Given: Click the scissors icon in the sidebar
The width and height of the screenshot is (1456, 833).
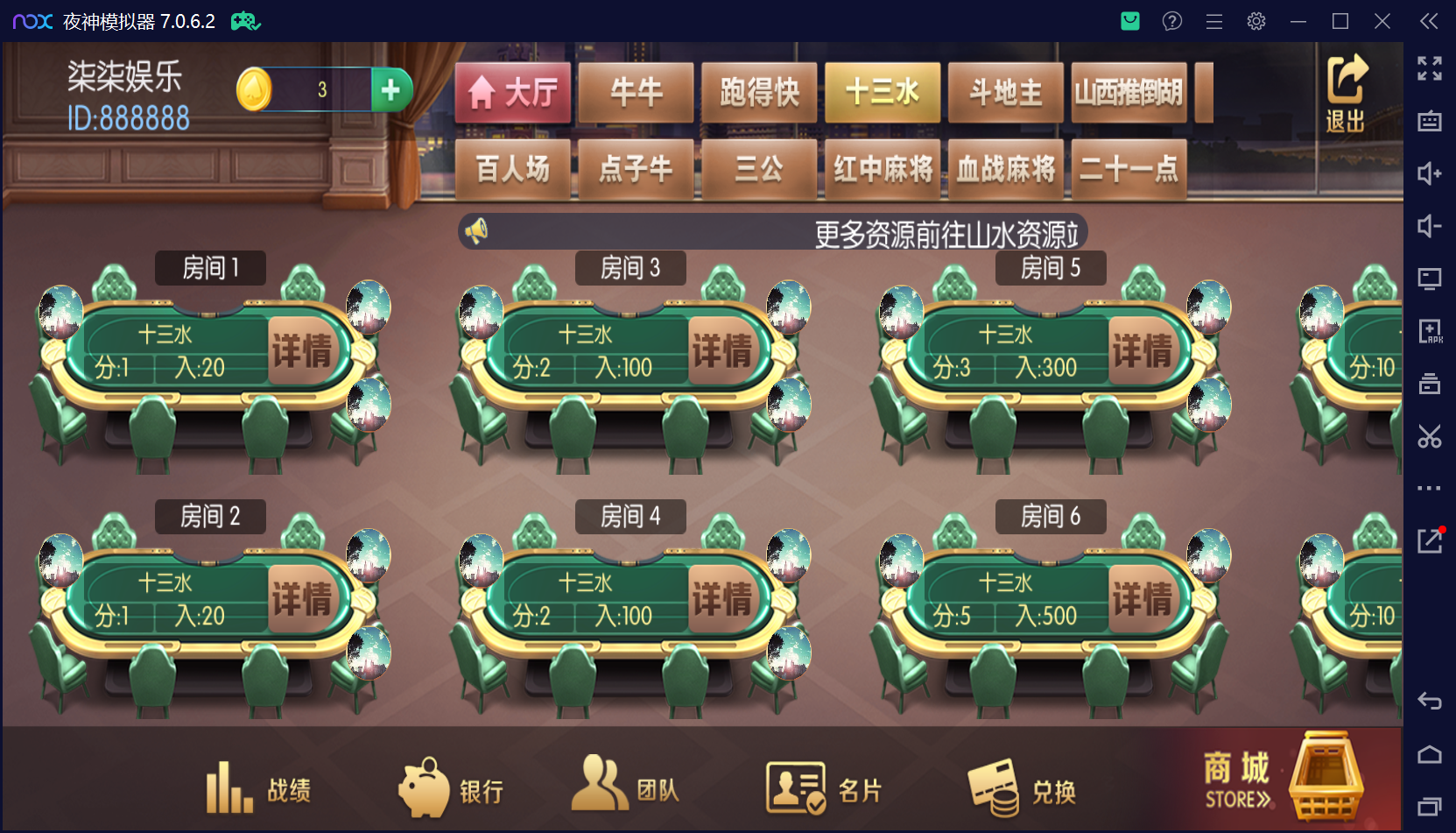Looking at the screenshot, I should click(x=1430, y=436).
